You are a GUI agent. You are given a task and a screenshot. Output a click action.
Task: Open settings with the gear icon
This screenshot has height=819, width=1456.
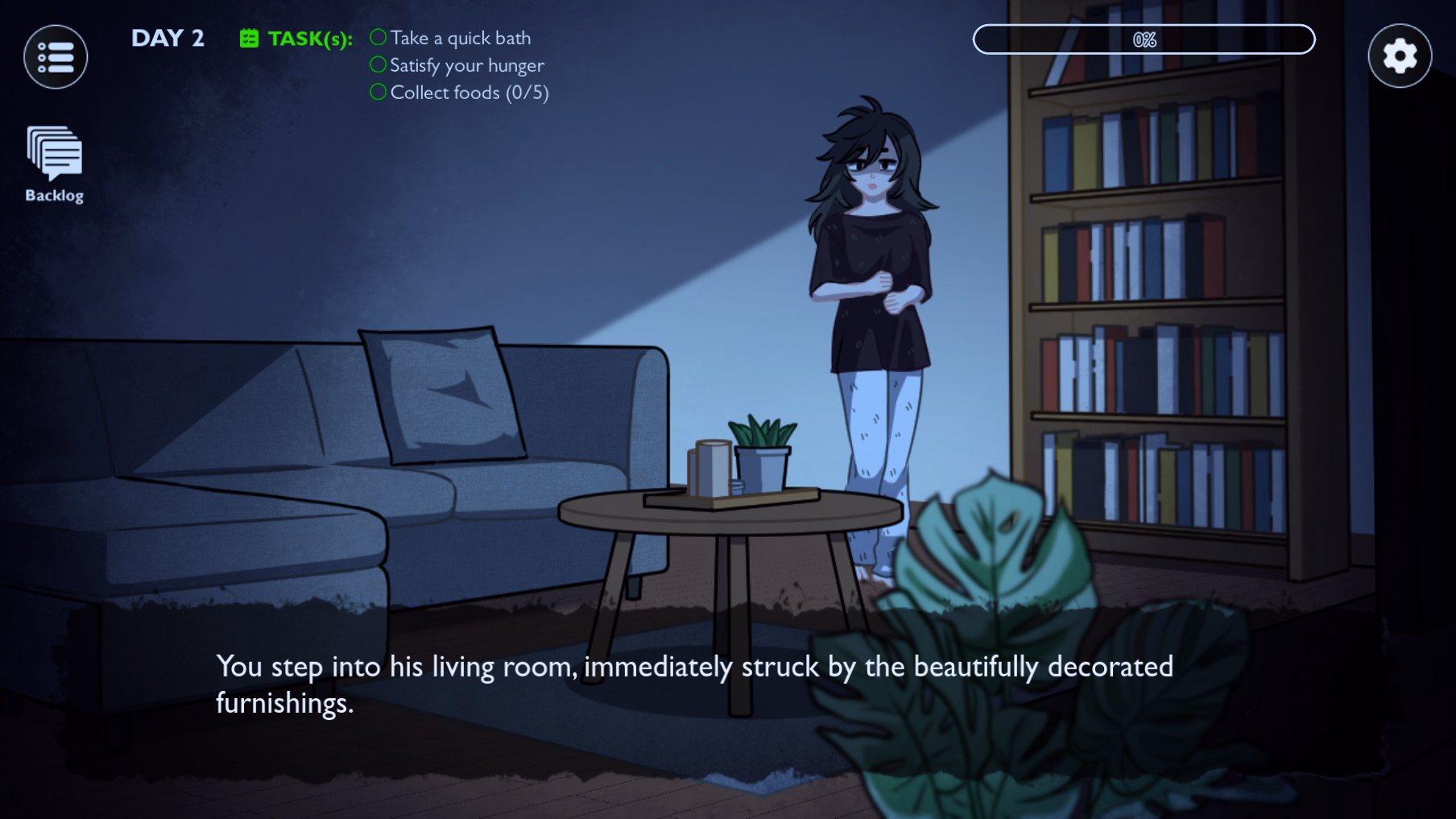pyautogui.click(x=1399, y=56)
